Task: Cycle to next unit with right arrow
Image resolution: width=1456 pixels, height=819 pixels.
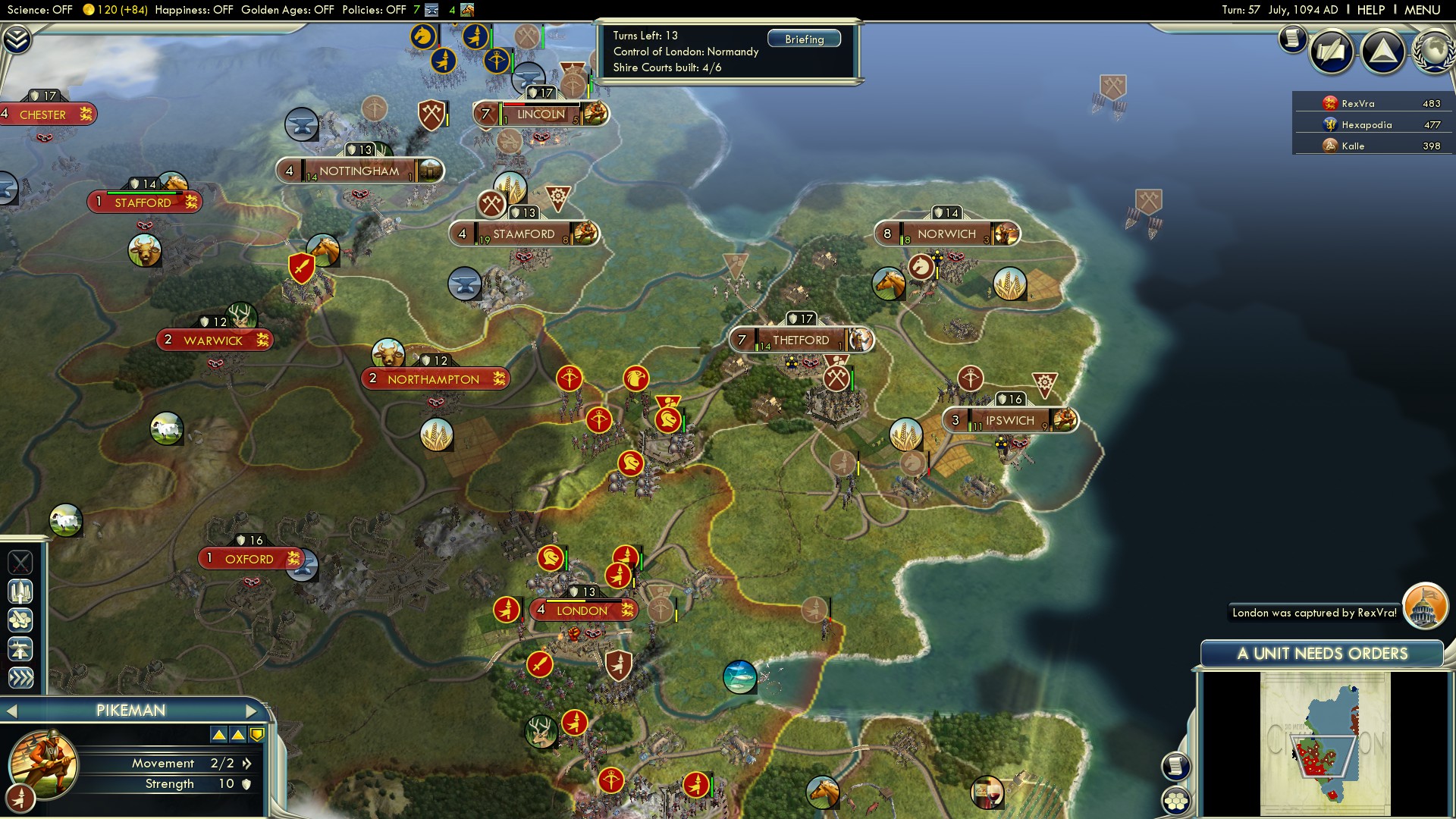Action: point(253,711)
